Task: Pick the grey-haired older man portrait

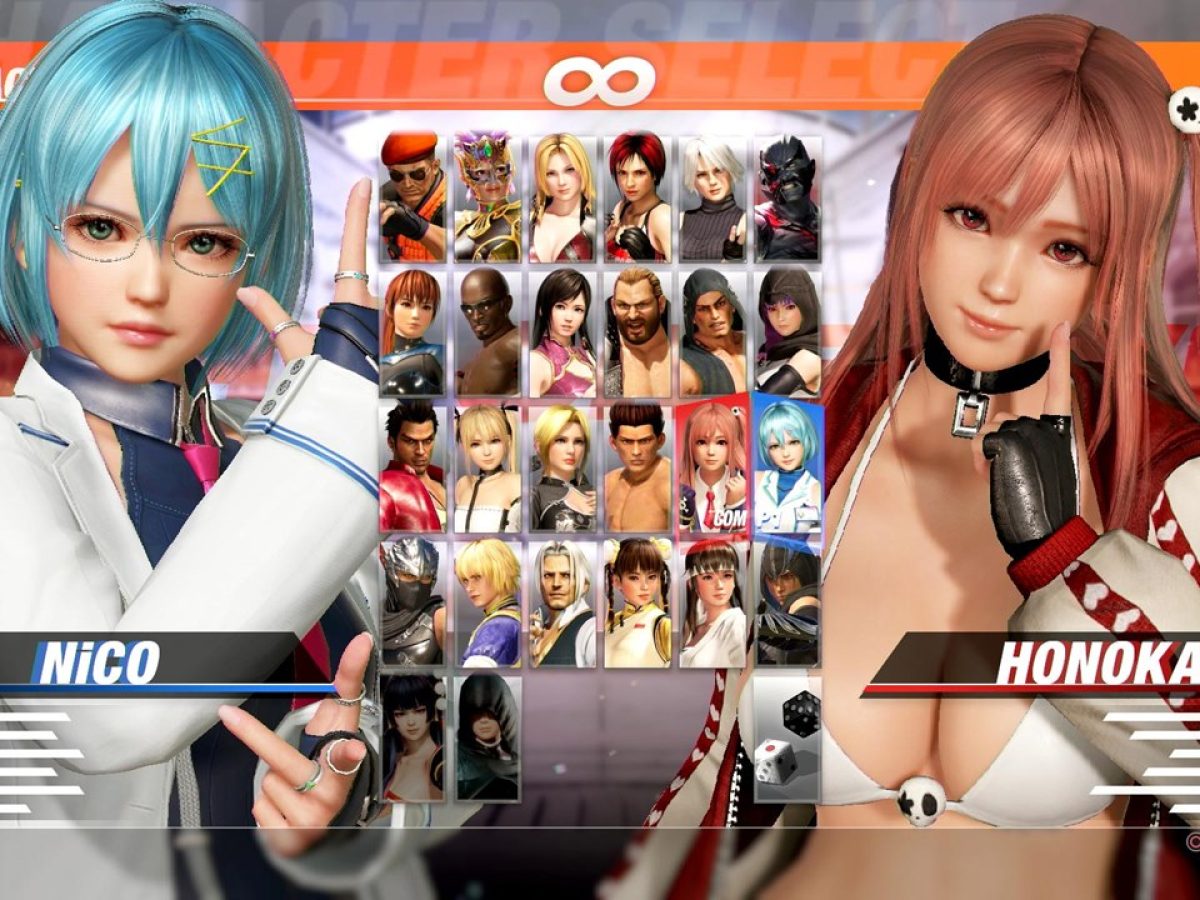Action: tap(562, 602)
